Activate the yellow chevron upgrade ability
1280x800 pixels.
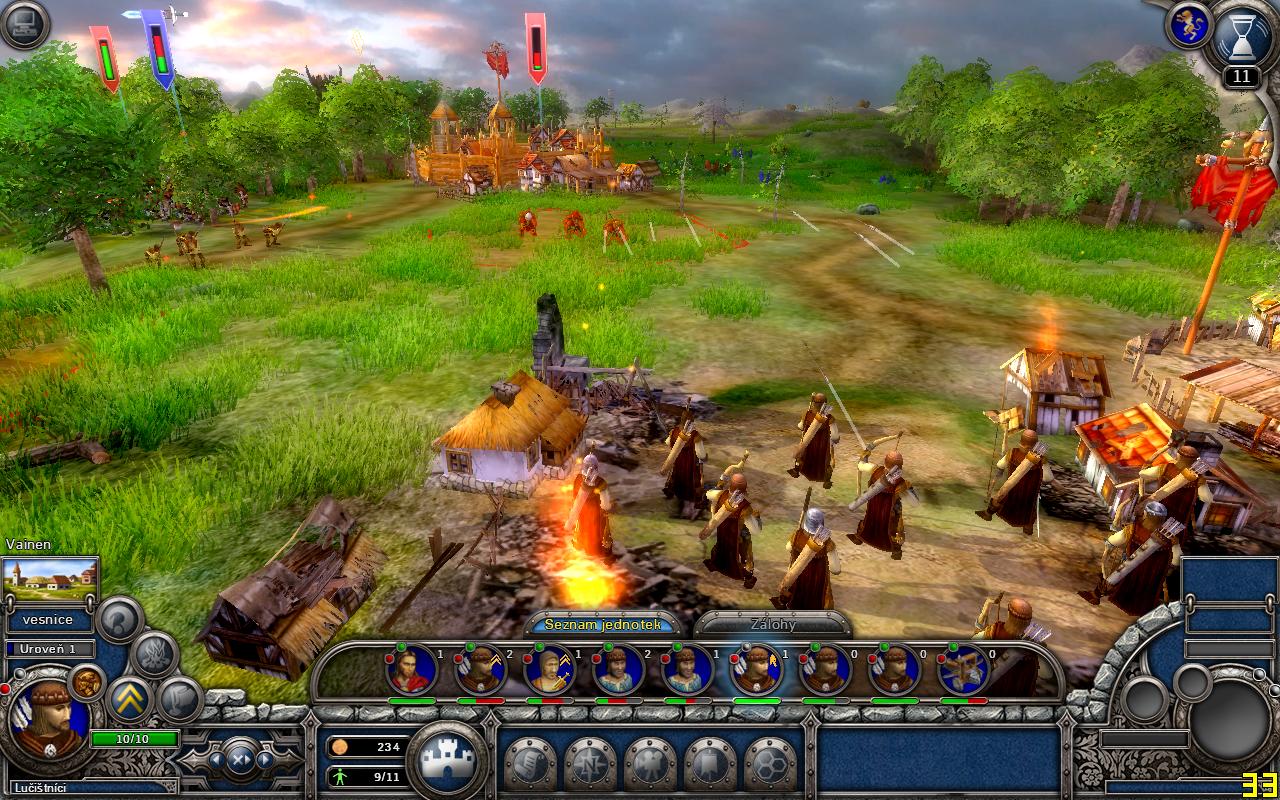[x=129, y=699]
